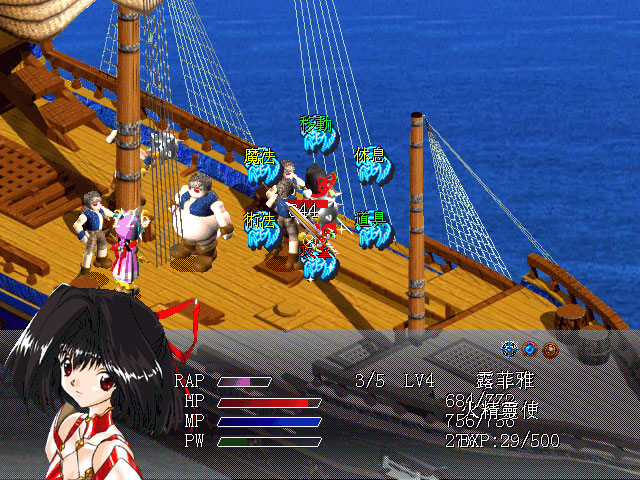Click the brown round shield icon

pyautogui.click(x=550, y=349)
